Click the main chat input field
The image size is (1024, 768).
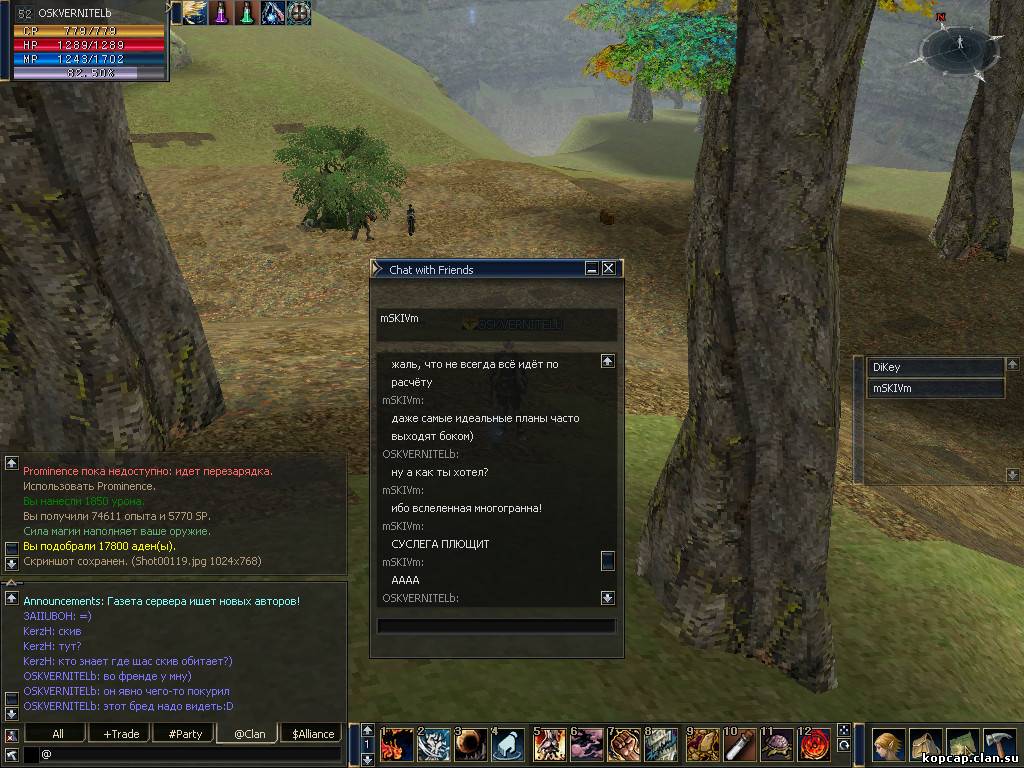[x=190, y=754]
